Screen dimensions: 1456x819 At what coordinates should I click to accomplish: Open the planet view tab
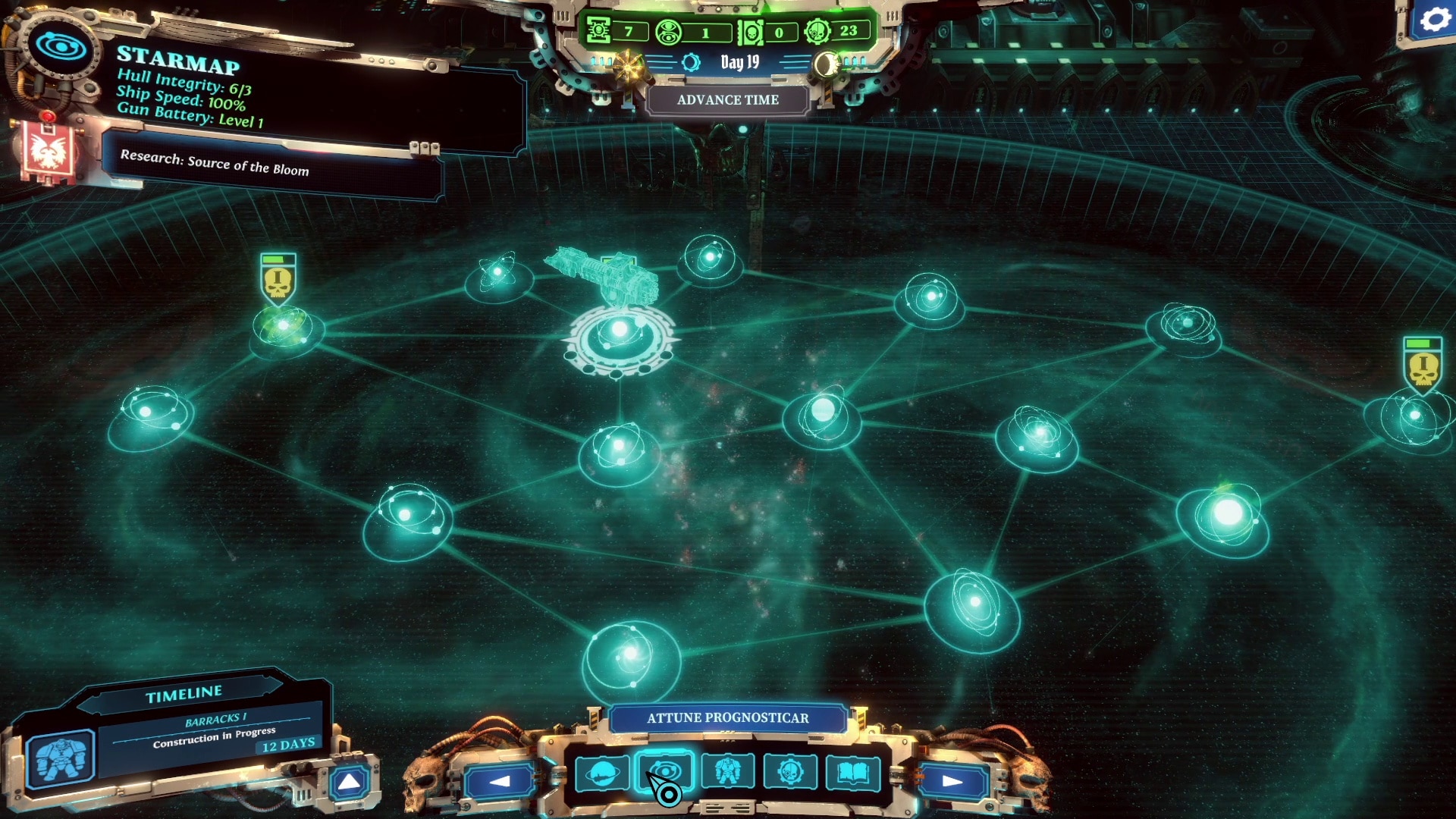(x=602, y=773)
